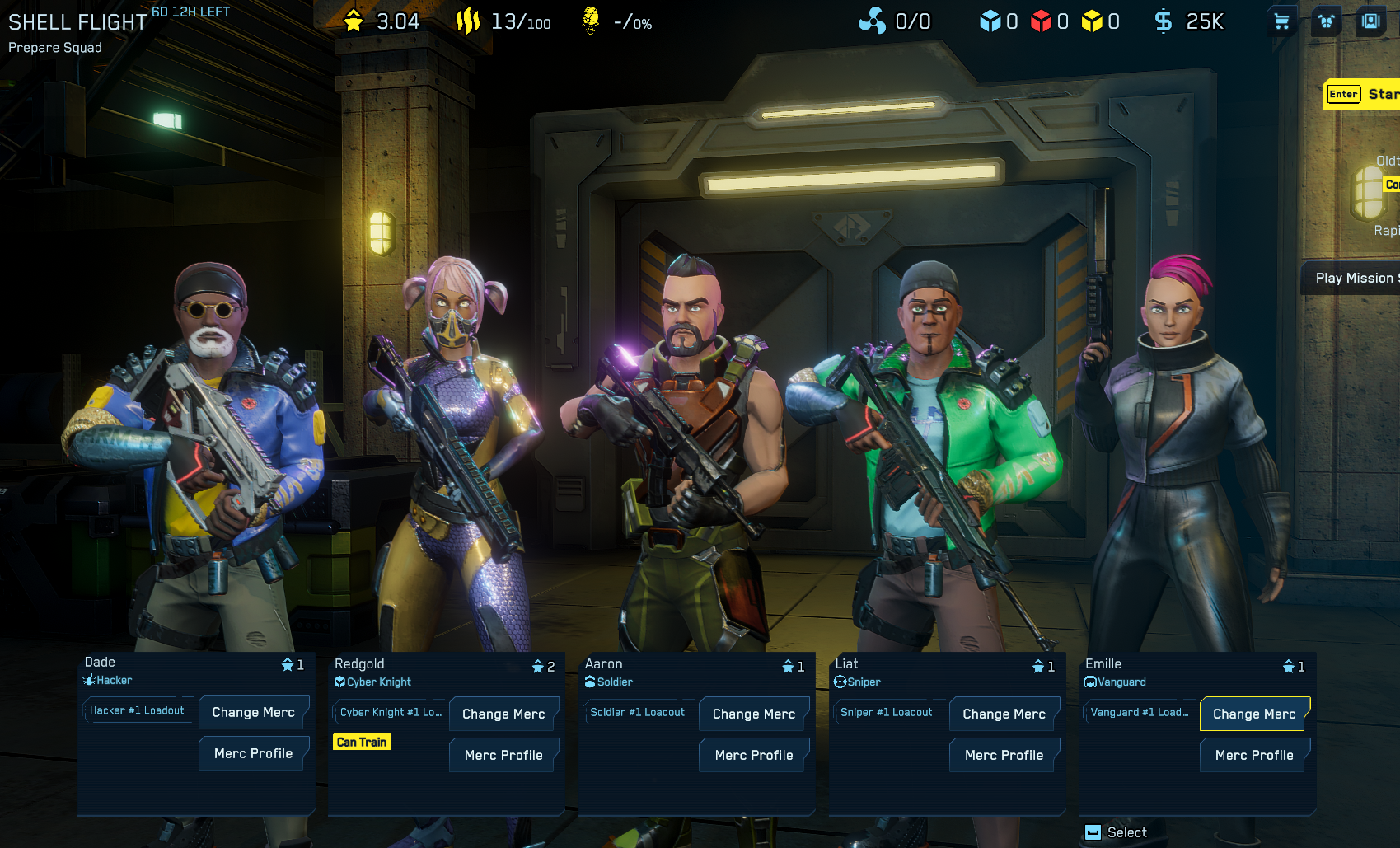Show Liat's Merc Profile
Image resolution: width=1400 pixels, height=848 pixels.
click(x=1004, y=755)
